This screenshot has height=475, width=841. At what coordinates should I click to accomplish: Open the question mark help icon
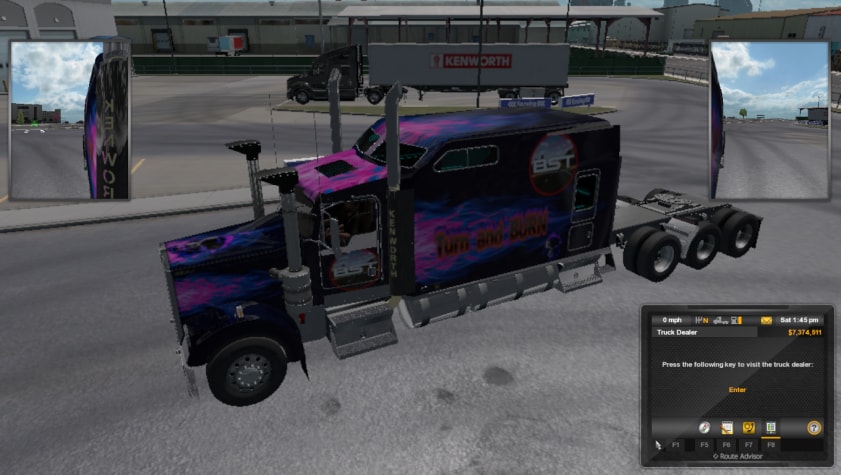(815, 427)
